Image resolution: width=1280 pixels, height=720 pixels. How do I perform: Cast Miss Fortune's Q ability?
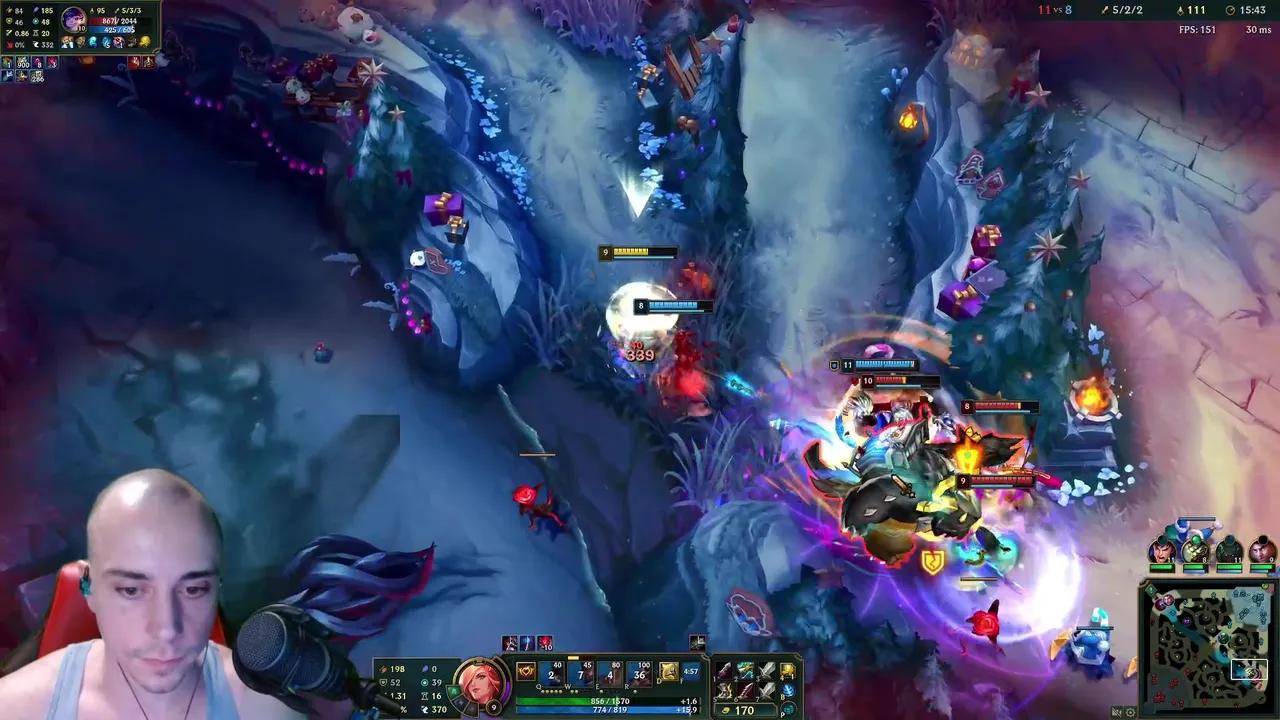click(x=550, y=670)
